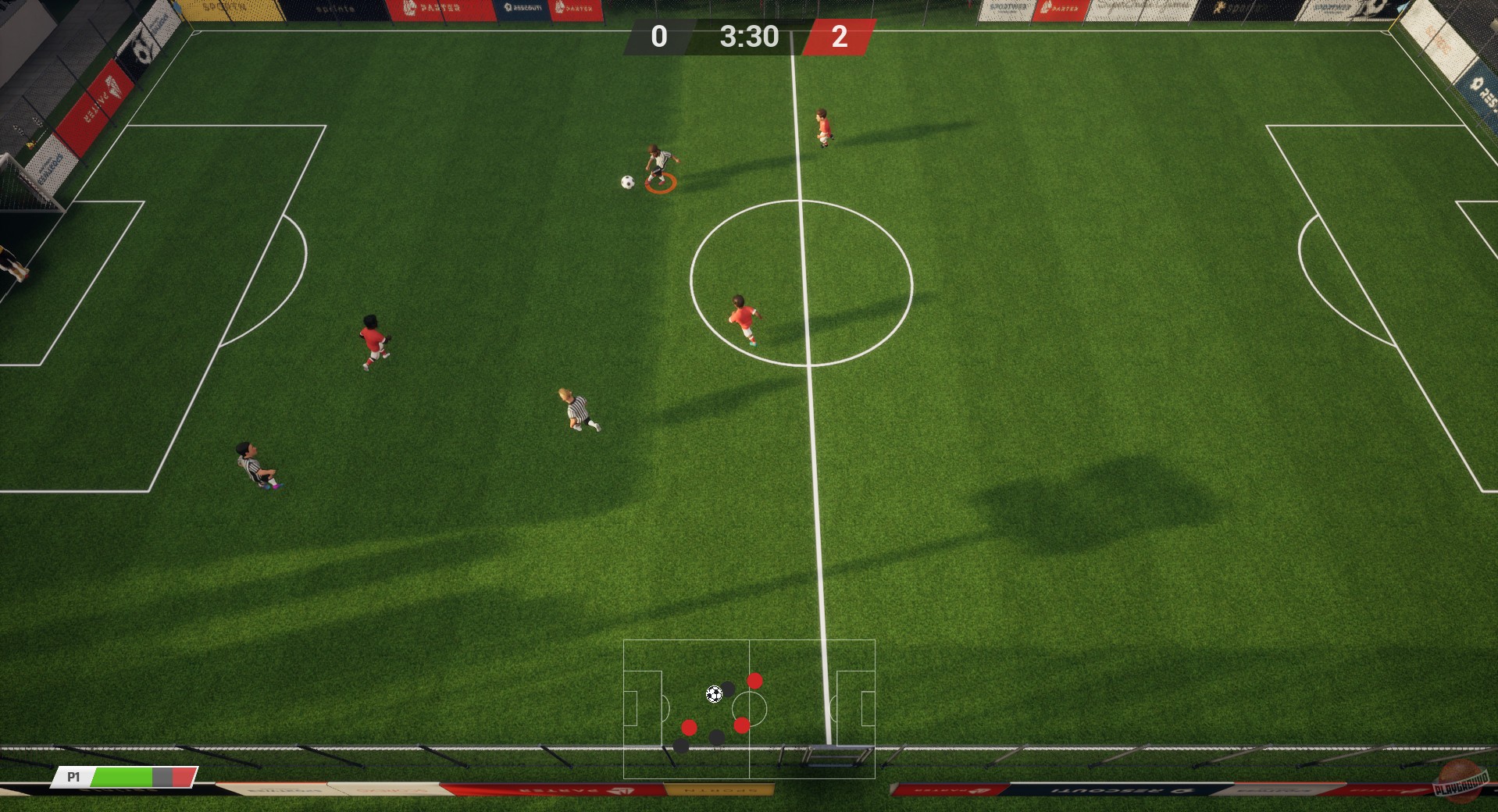Click the away score showing 2 on the scoreboard
1498x812 pixels.
[840, 37]
